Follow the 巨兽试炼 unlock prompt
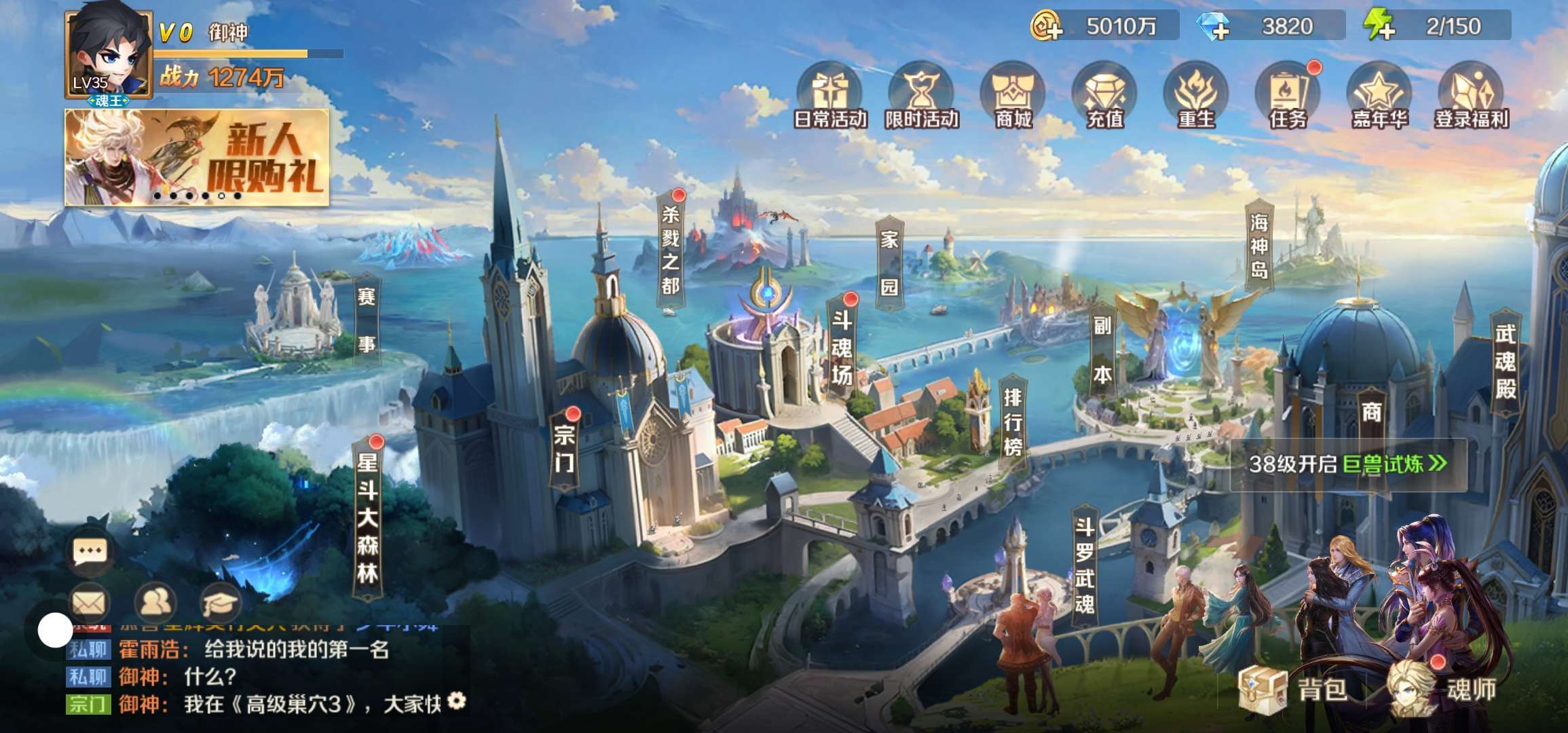 pos(1348,464)
